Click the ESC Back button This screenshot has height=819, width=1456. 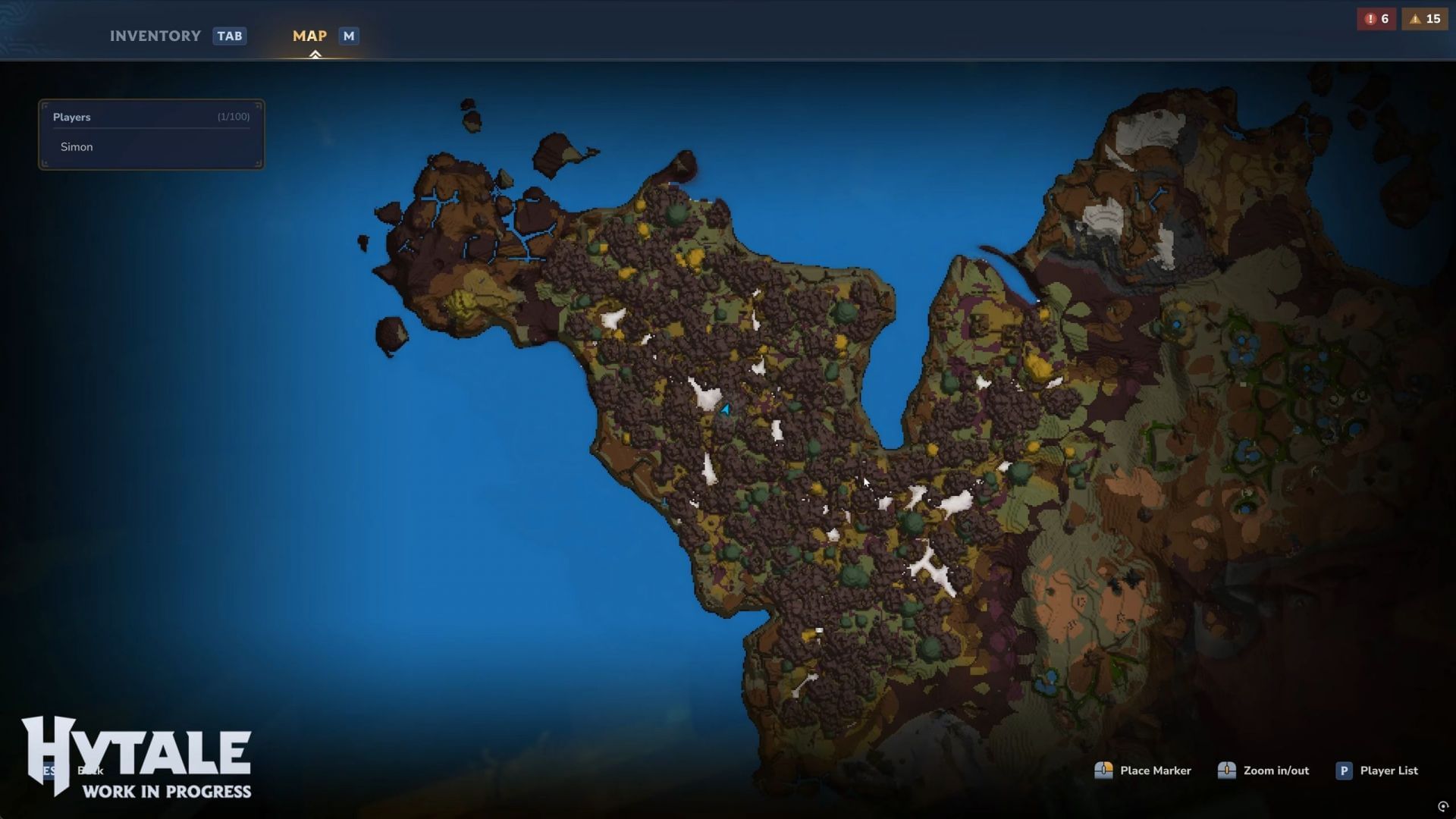coord(74,770)
